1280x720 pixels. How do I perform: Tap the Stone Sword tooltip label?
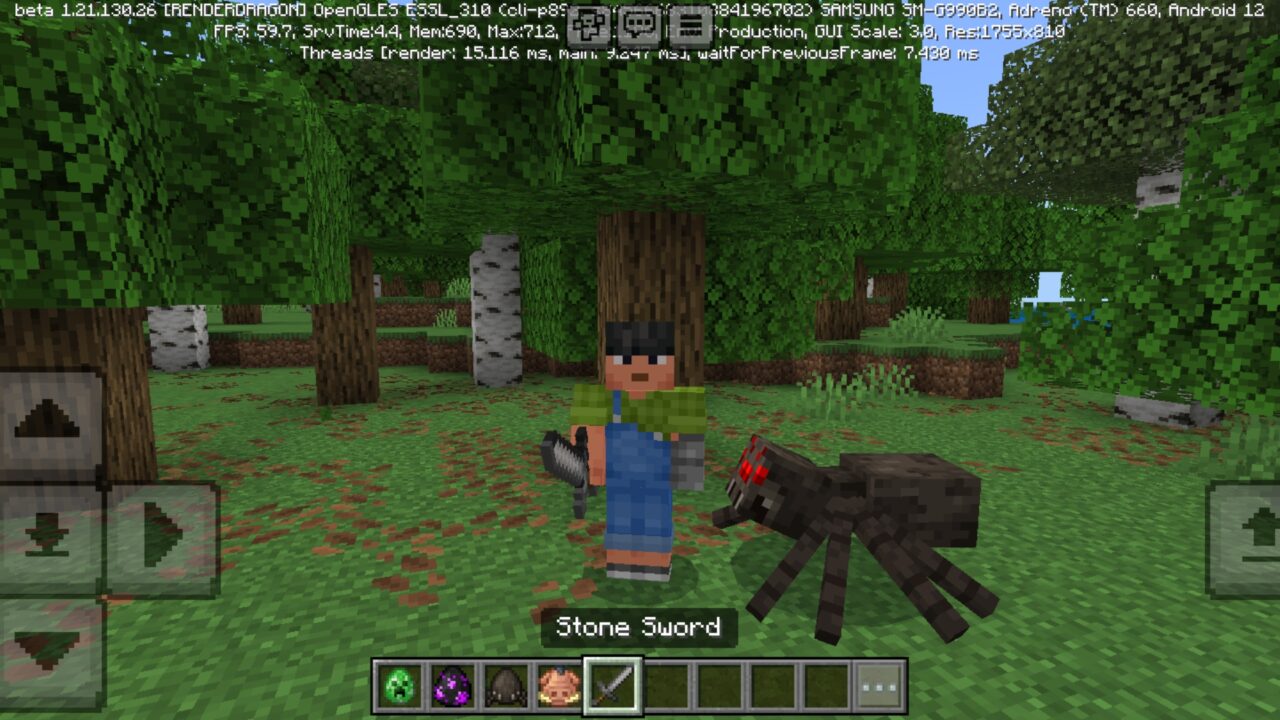639,628
